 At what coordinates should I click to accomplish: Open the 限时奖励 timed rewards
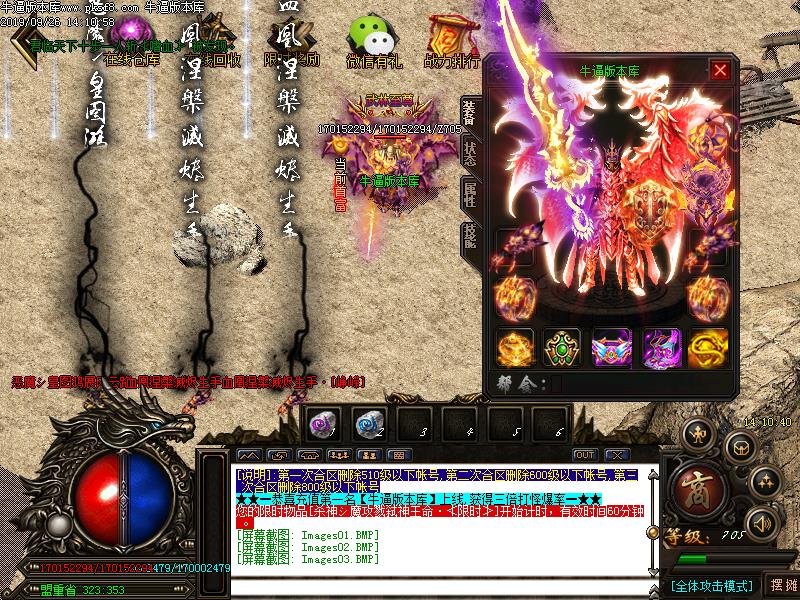[293, 42]
